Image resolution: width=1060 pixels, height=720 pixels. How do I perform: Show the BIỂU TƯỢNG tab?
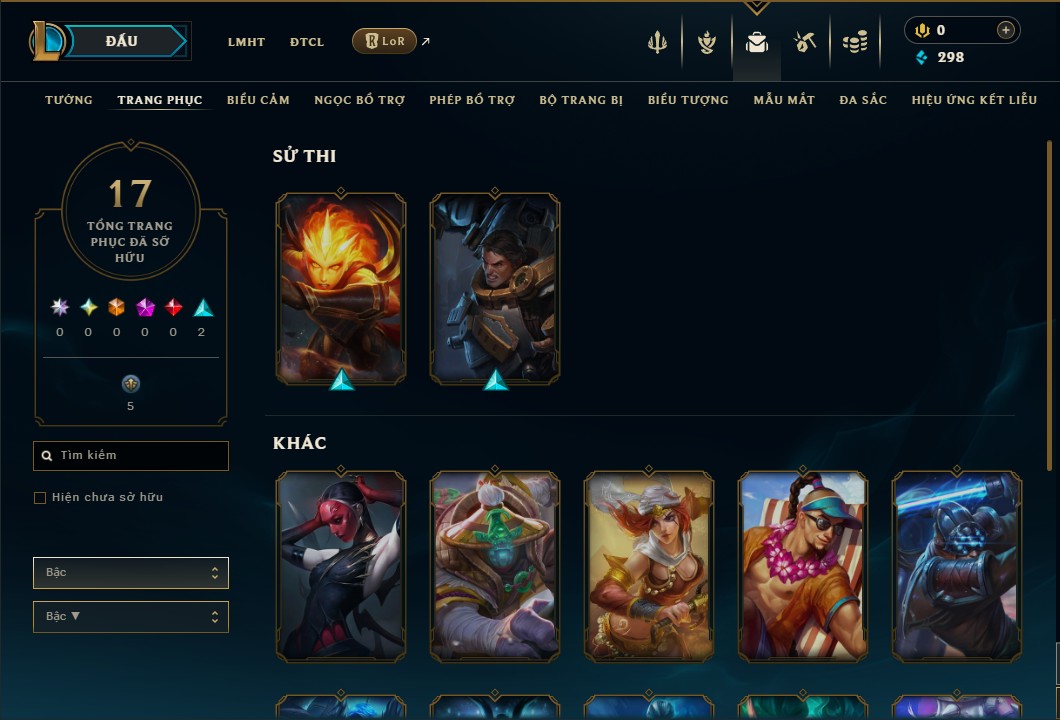(688, 100)
